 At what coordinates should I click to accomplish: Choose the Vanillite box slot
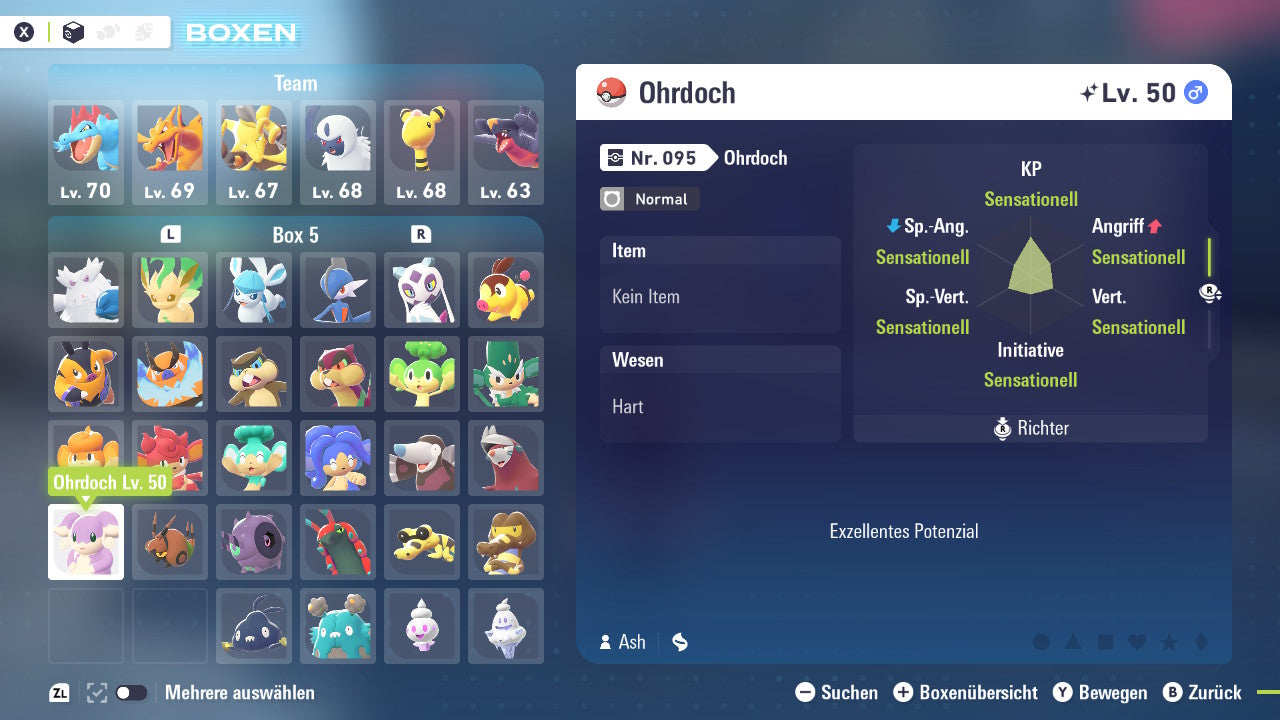tap(422, 626)
